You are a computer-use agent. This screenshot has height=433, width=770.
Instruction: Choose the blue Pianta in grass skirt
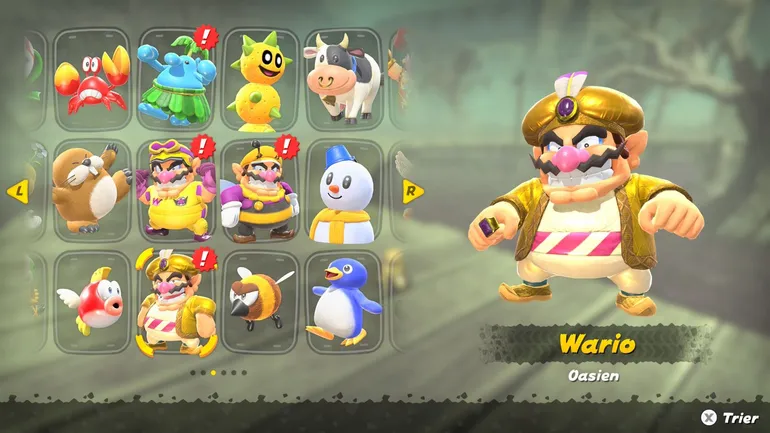click(x=176, y=80)
